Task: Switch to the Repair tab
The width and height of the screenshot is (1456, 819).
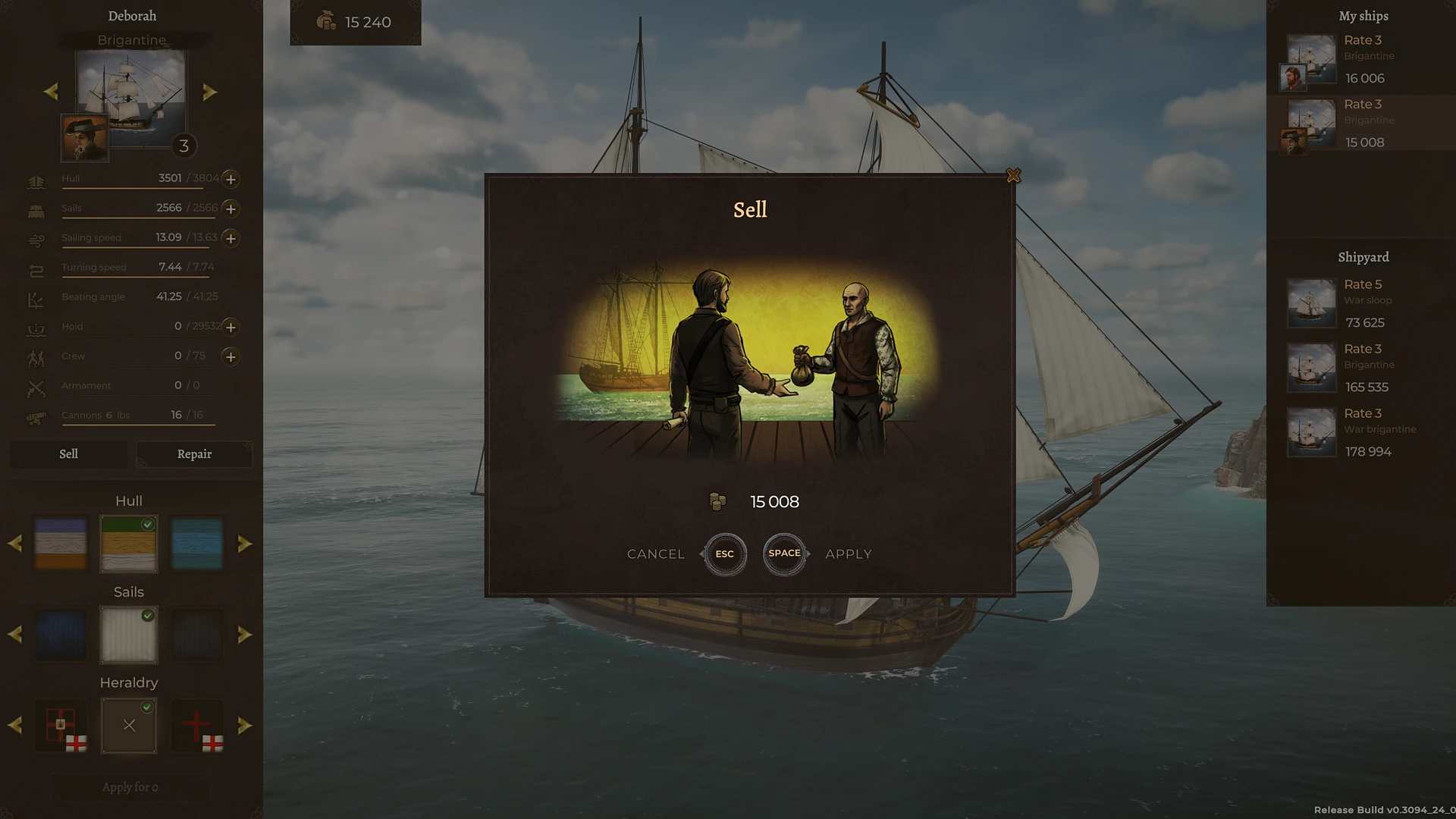Action: pyautogui.click(x=194, y=453)
